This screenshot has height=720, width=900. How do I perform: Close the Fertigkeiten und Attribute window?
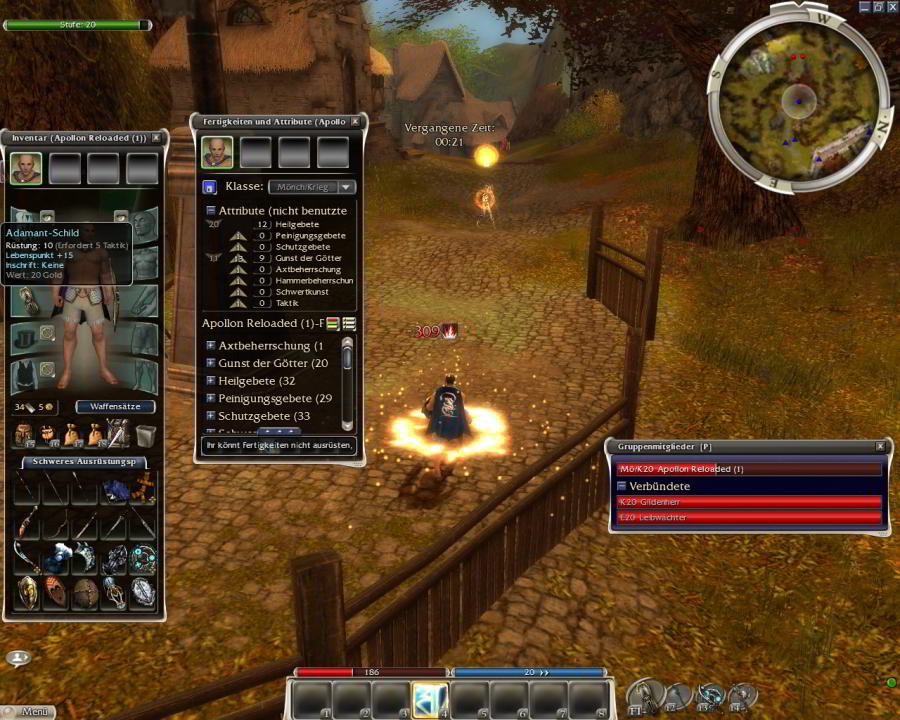pyautogui.click(x=355, y=122)
